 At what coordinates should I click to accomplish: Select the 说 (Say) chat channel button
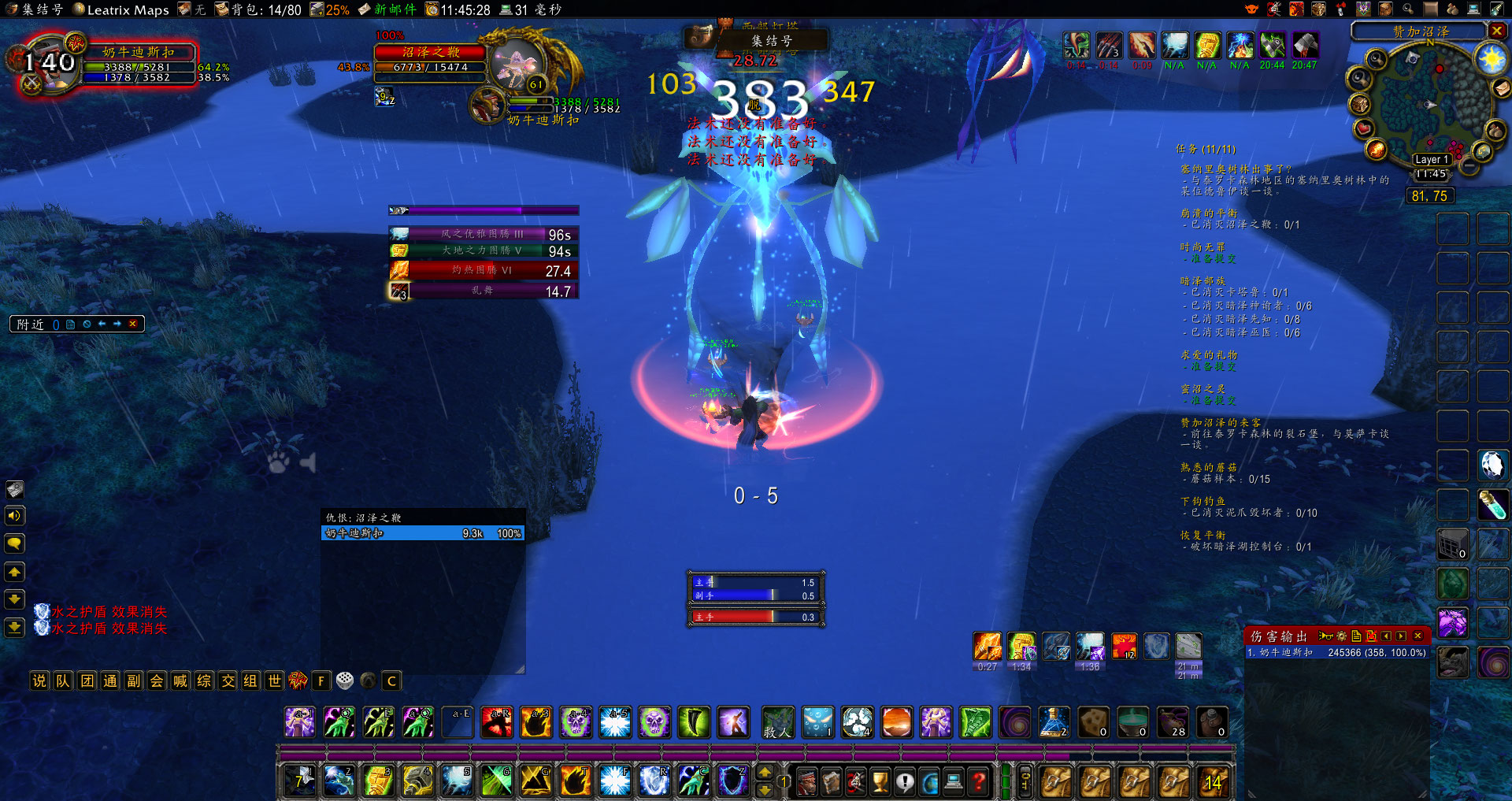pos(39,680)
